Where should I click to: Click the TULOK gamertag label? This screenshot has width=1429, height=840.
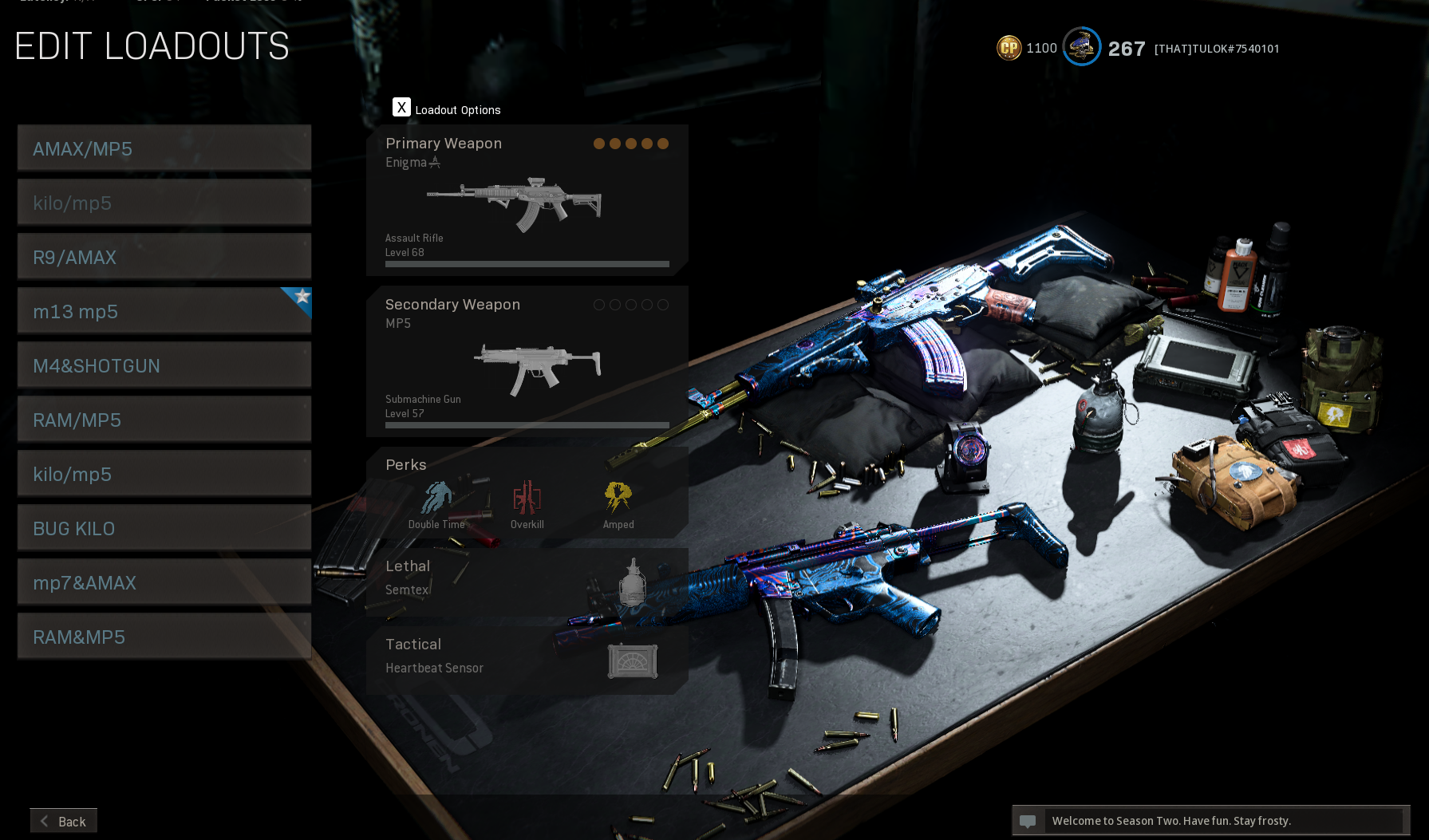pos(1217,49)
